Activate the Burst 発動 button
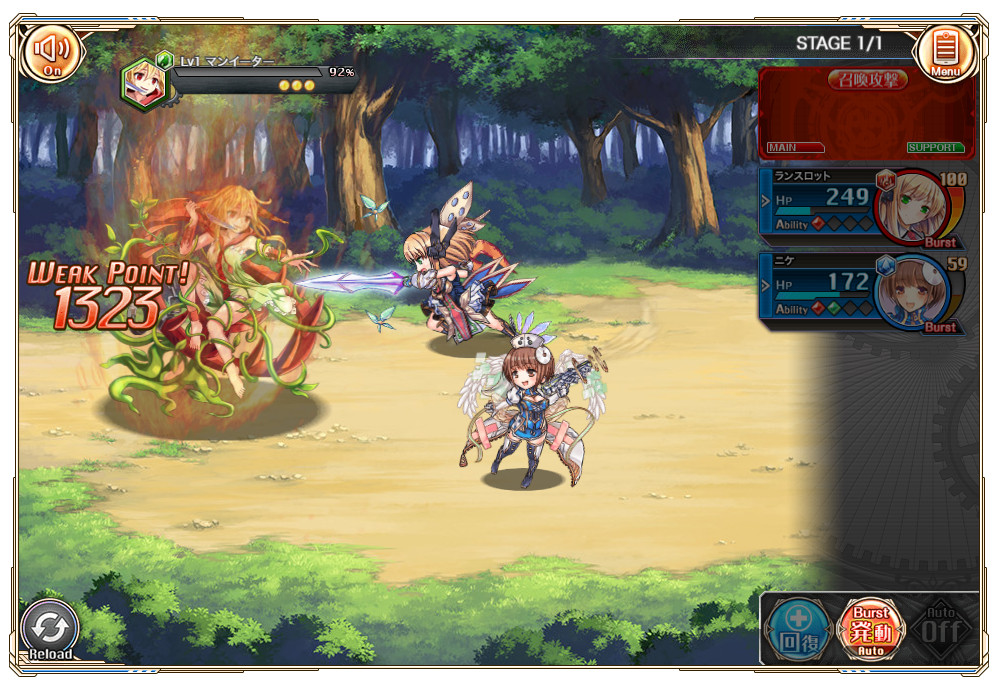Screen dimensions: 1000x680 (x=869, y=630)
